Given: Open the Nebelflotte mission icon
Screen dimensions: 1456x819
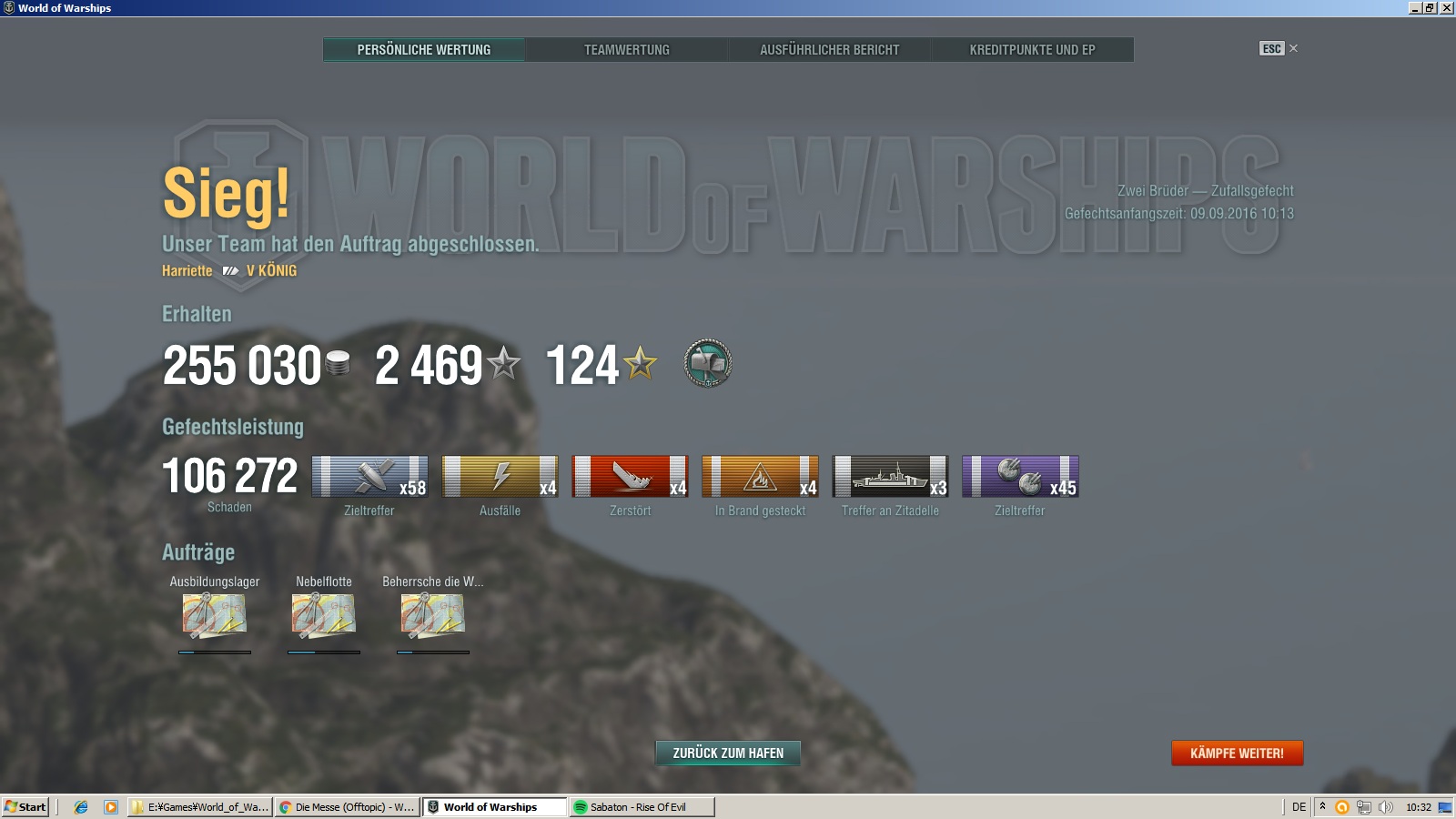Looking at the screenshot, I should pos(324,615).
